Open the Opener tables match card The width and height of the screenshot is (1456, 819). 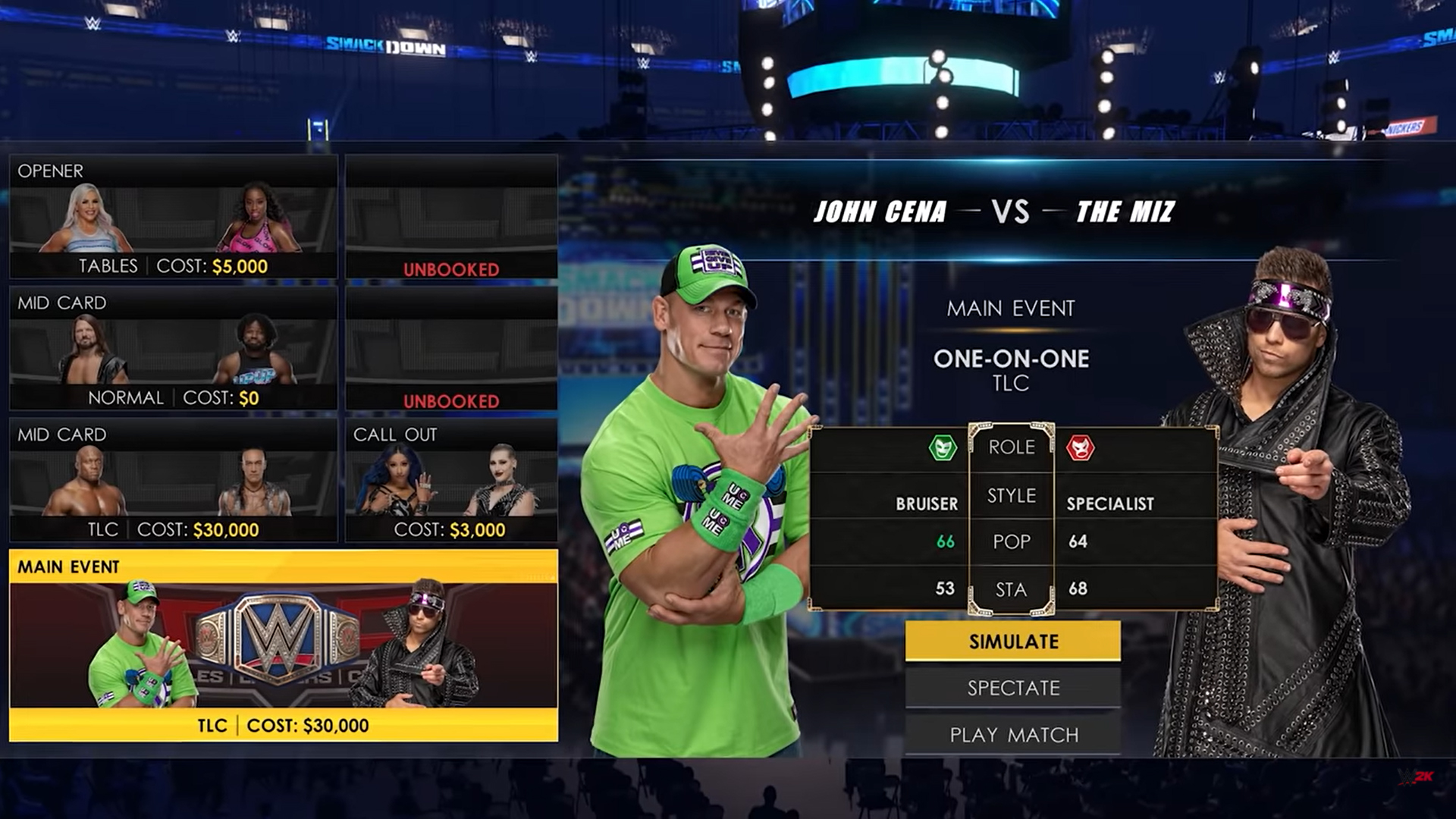173,218
